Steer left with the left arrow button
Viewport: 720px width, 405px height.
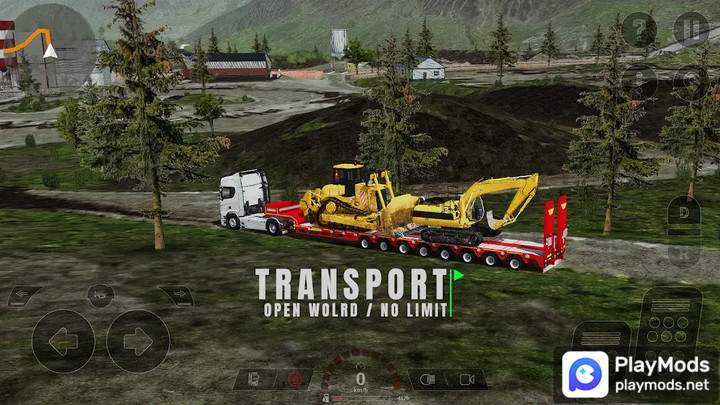point(62,341)
